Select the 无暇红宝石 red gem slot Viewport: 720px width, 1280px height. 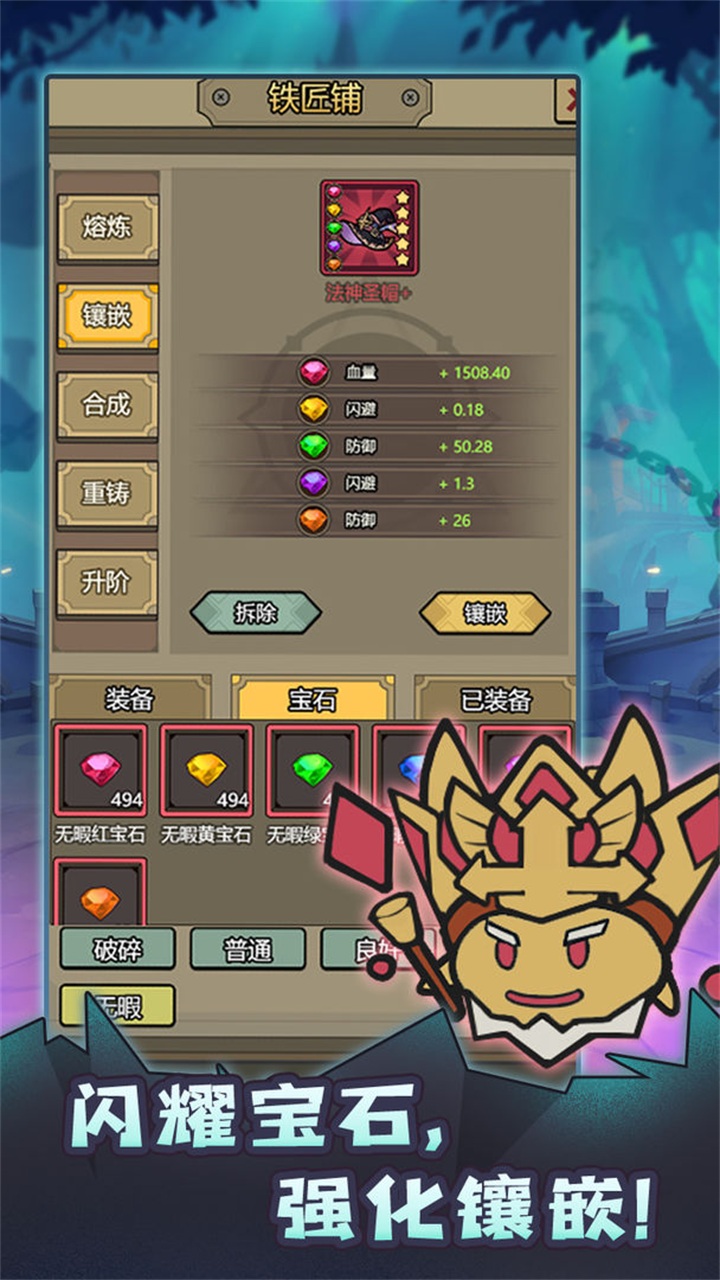coord(100,770)
